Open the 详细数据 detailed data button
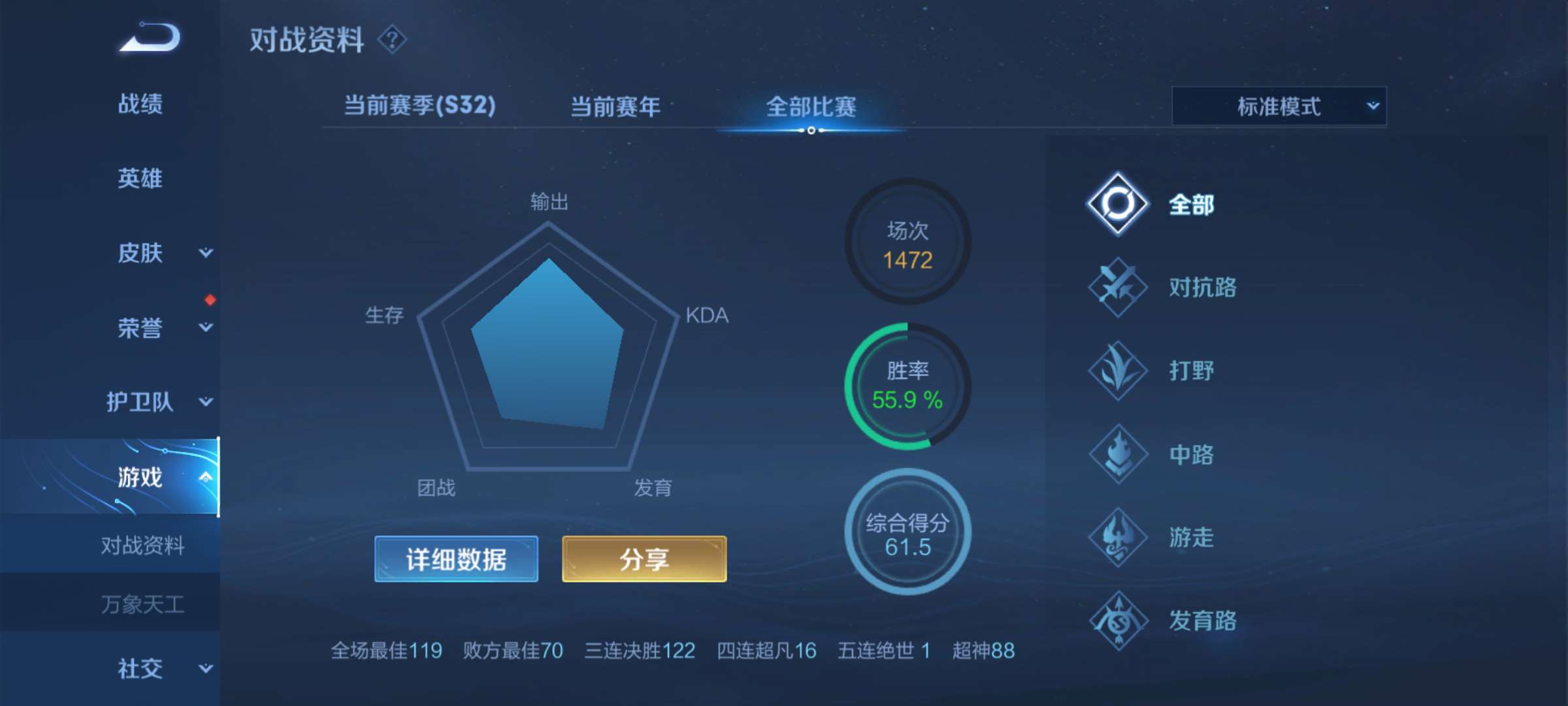The height and width of the screenshot is (706, 1568). 455,559
